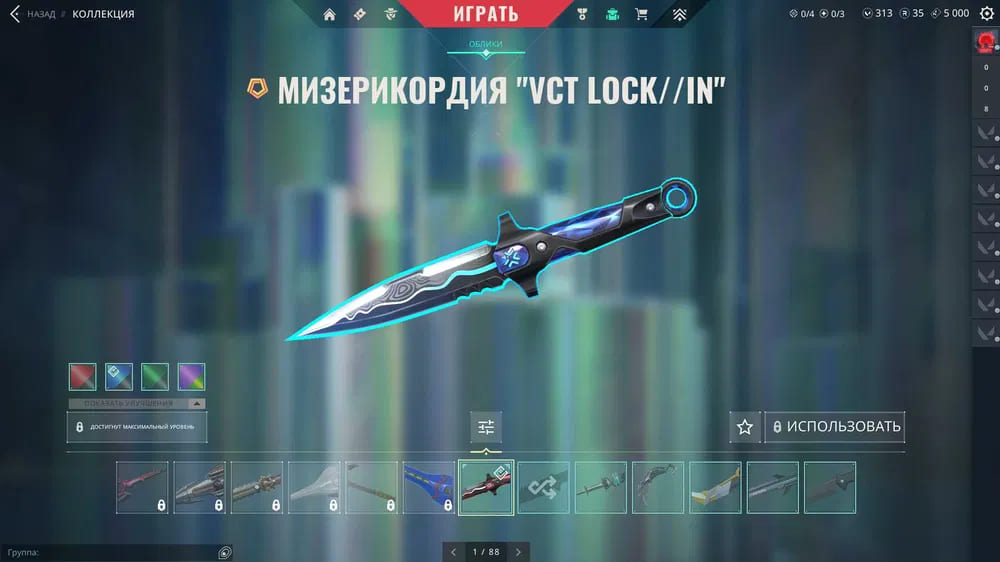Mark skin as favorite with star button

[x=744, y=427]
